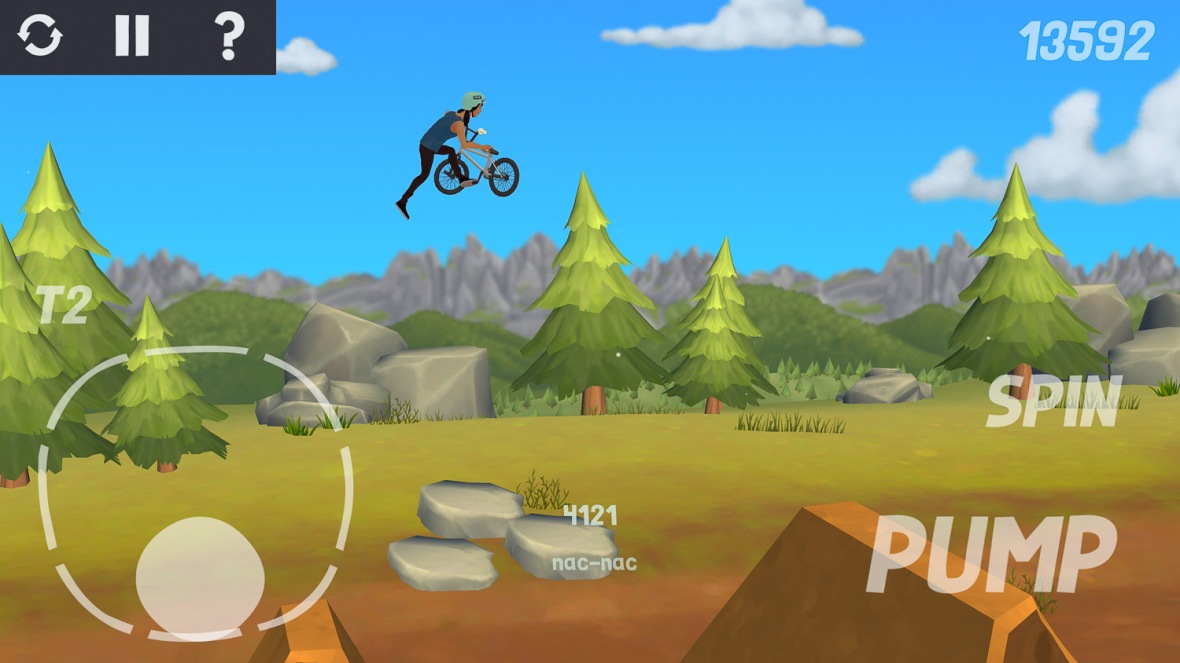Viewport: 1180px width, 663px height.
Task: Pause the game
Action: [132, 36]
